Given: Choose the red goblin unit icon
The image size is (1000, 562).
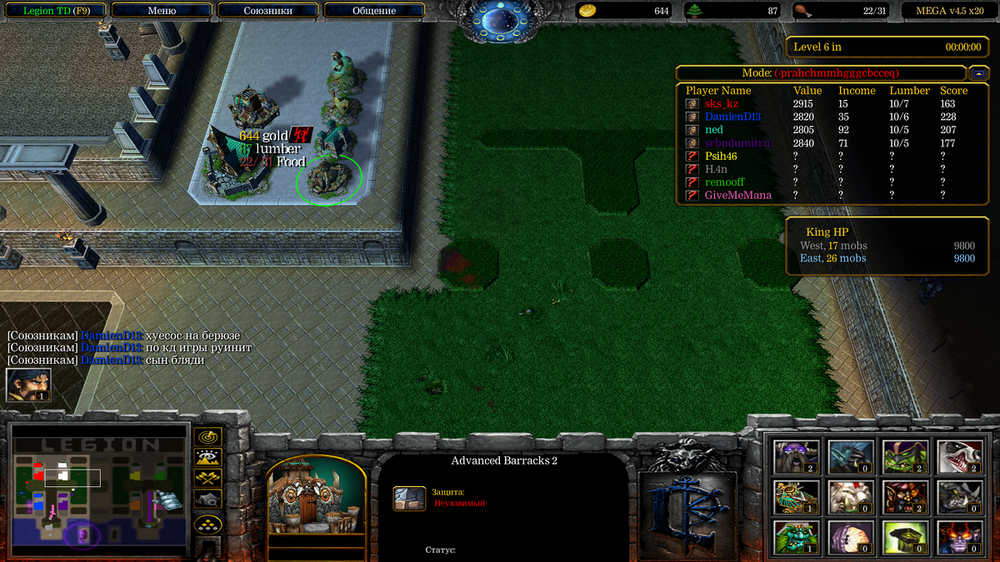Looking at the screenshot, I should click(903, 497).
